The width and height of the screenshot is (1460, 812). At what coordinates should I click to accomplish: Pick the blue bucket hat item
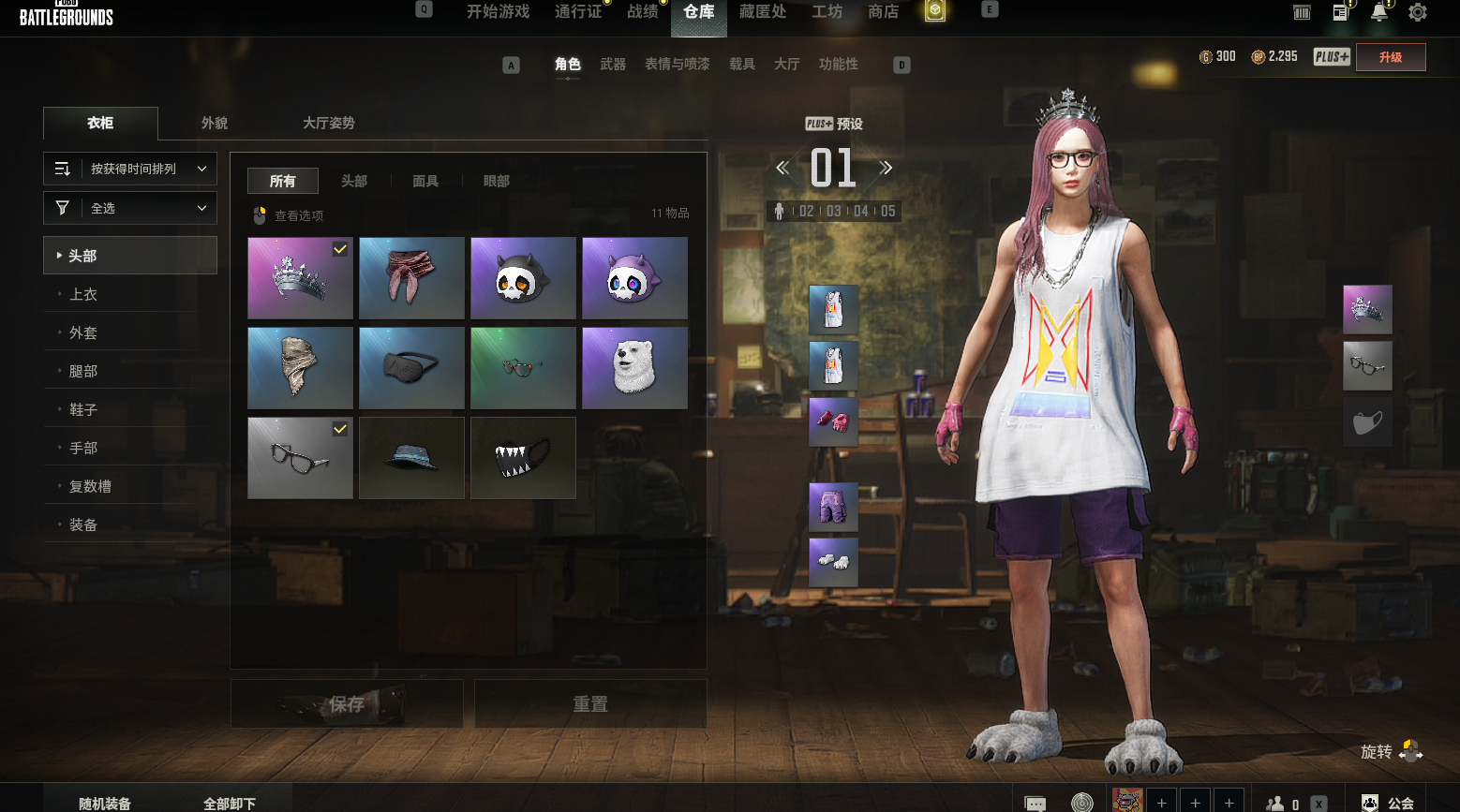tap(411, 458)
